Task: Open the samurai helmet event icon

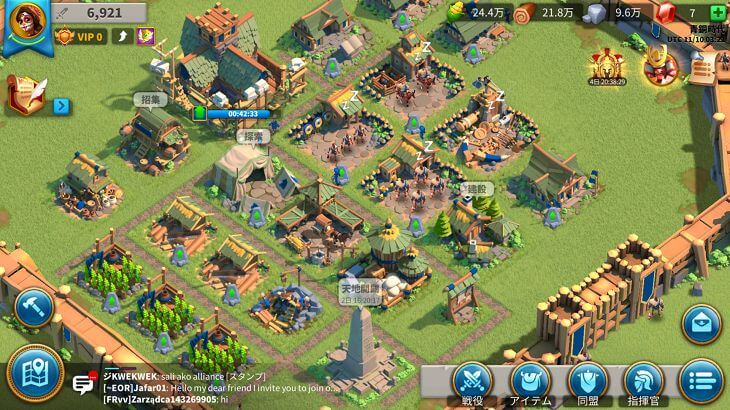Action: [660, 66]
